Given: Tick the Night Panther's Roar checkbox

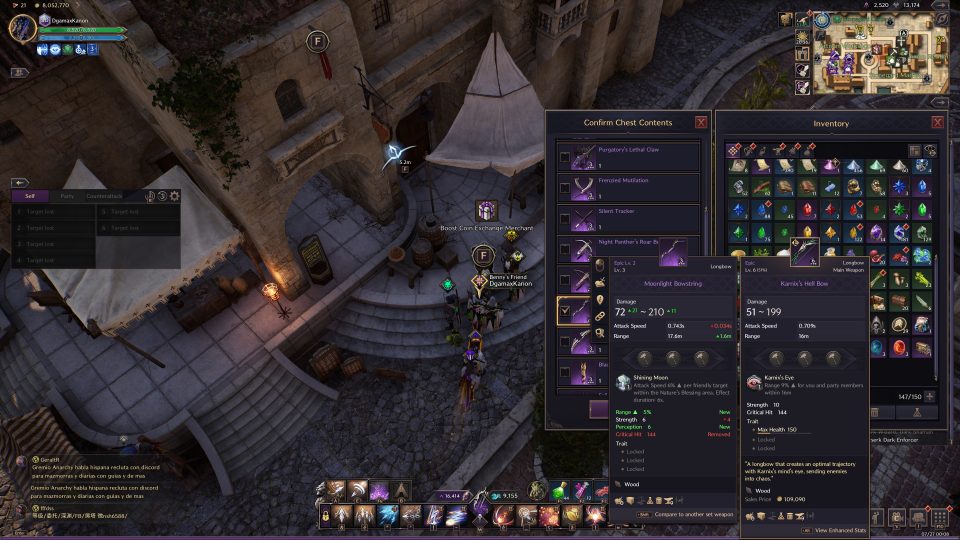Looking at the screenshot, I should coord(565,250).
